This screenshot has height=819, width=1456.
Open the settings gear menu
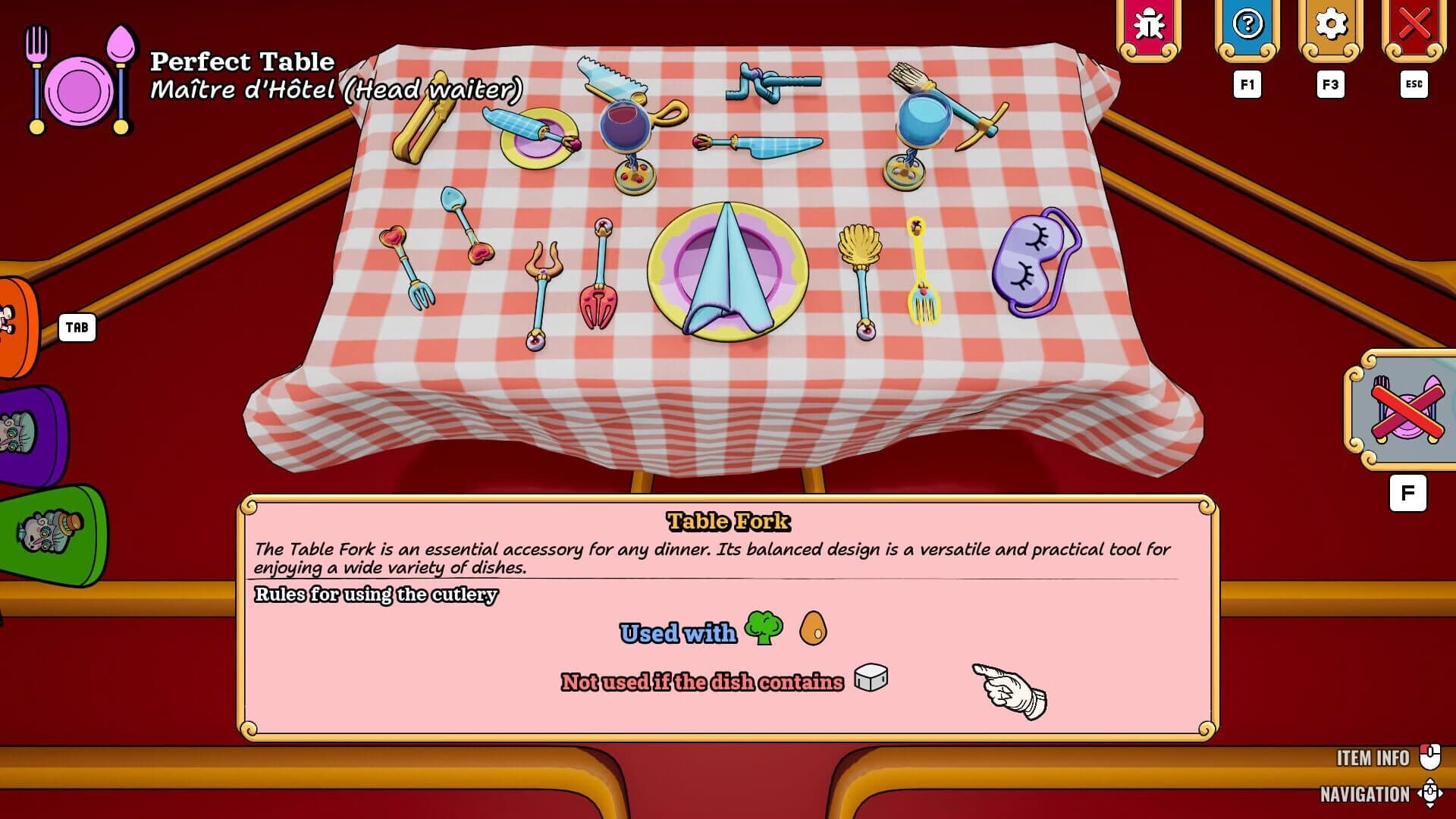click(1330, 24)
